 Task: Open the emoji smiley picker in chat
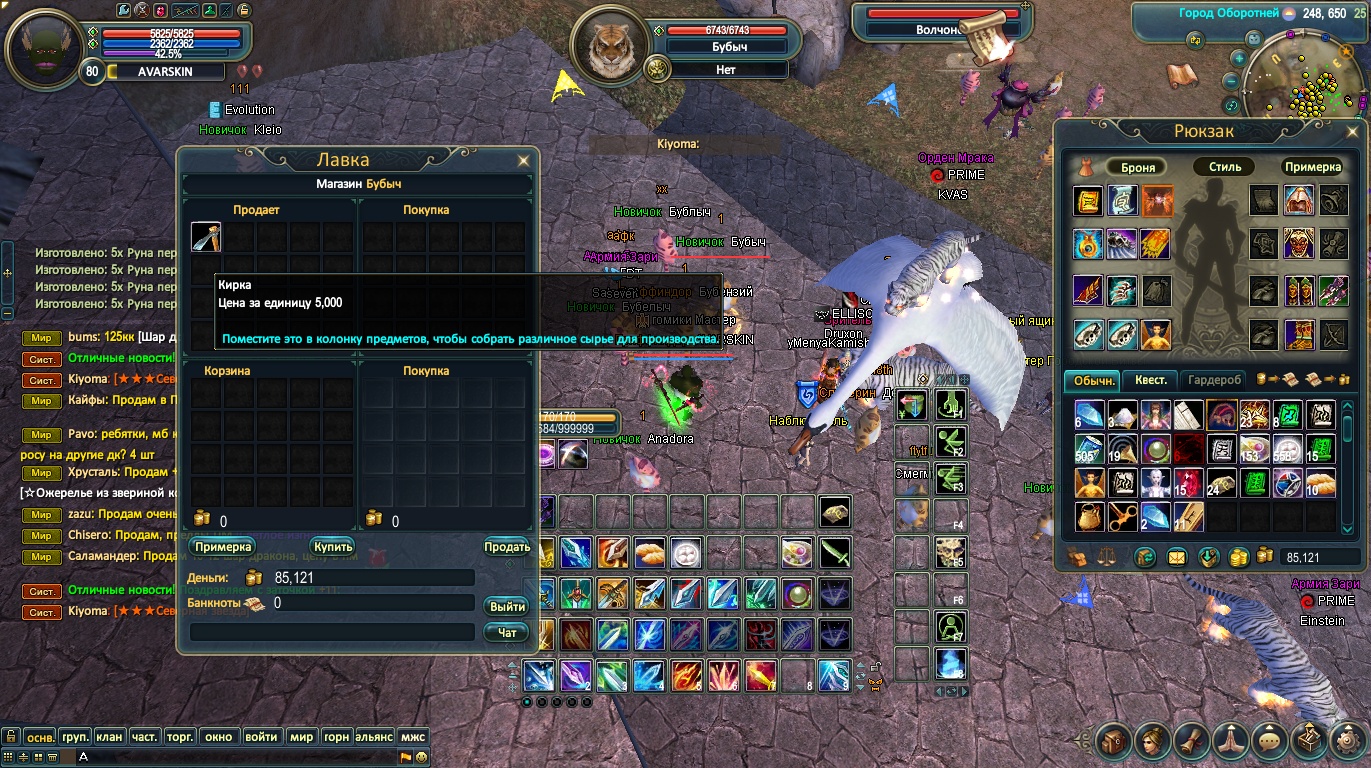[422, 757]
